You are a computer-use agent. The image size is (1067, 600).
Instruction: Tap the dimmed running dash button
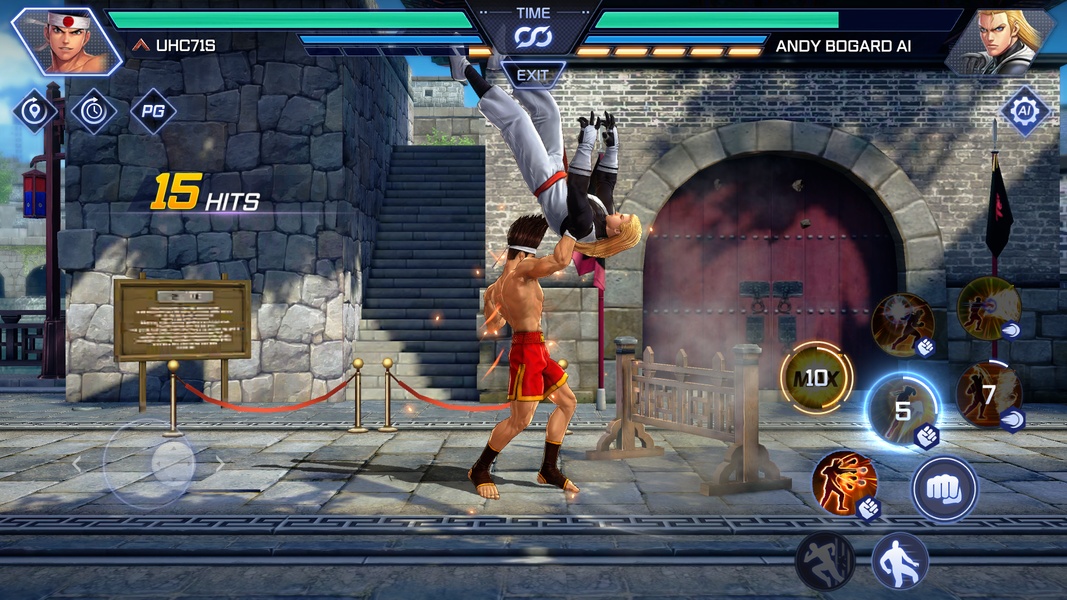tap(825, 561)
